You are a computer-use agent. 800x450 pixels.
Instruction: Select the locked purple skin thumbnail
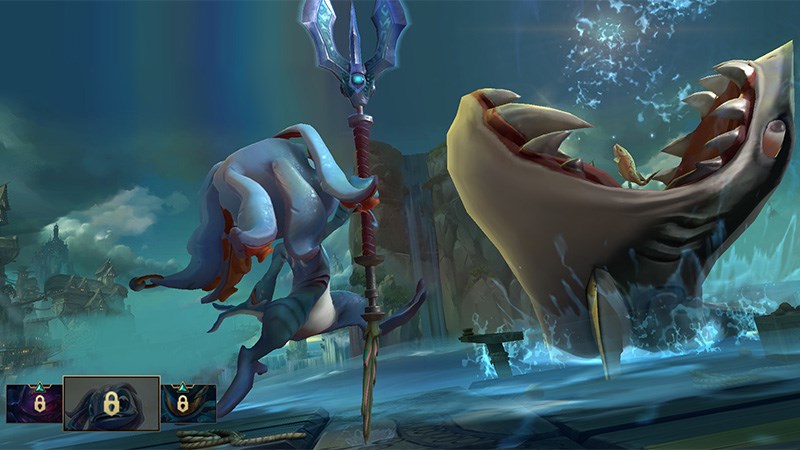(33, 403)
